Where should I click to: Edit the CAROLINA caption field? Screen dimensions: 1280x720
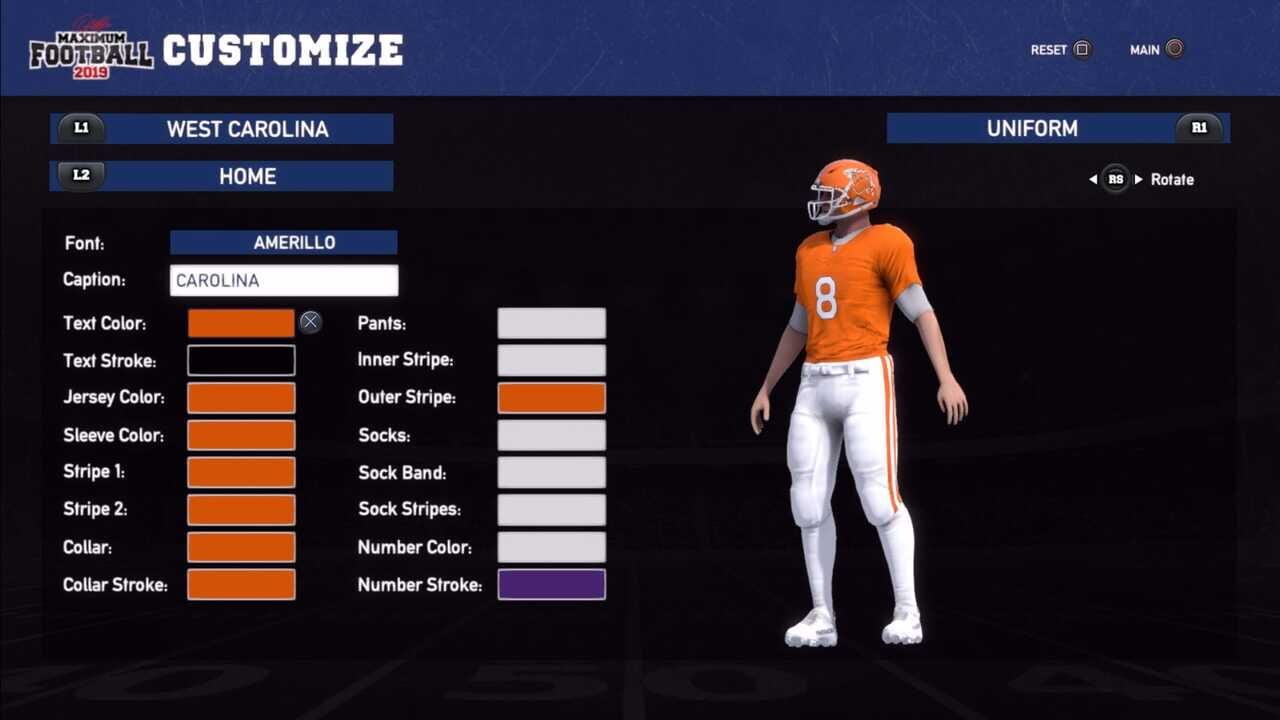284,280
